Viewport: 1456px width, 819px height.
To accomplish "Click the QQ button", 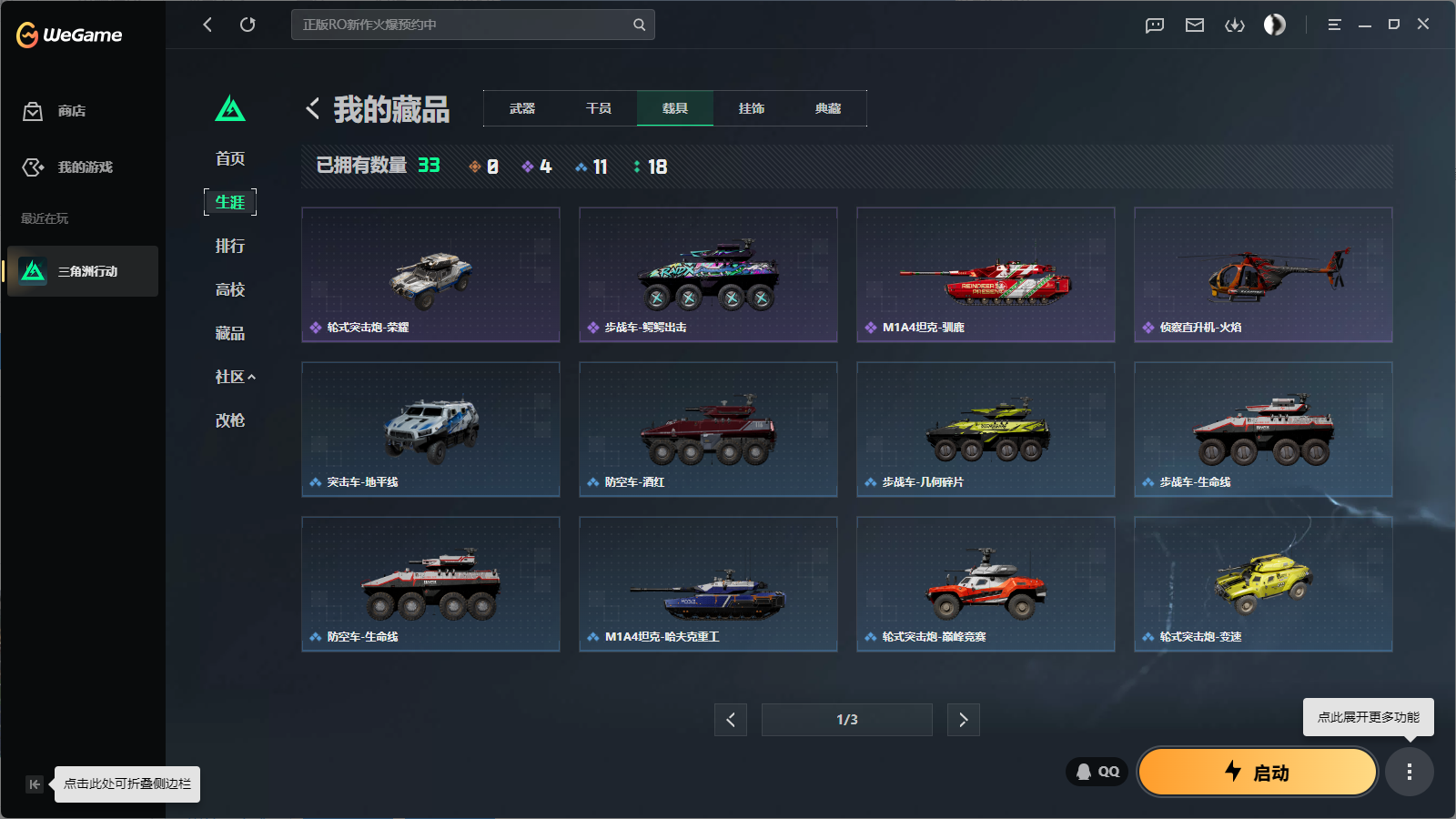I will [1096, 771].
